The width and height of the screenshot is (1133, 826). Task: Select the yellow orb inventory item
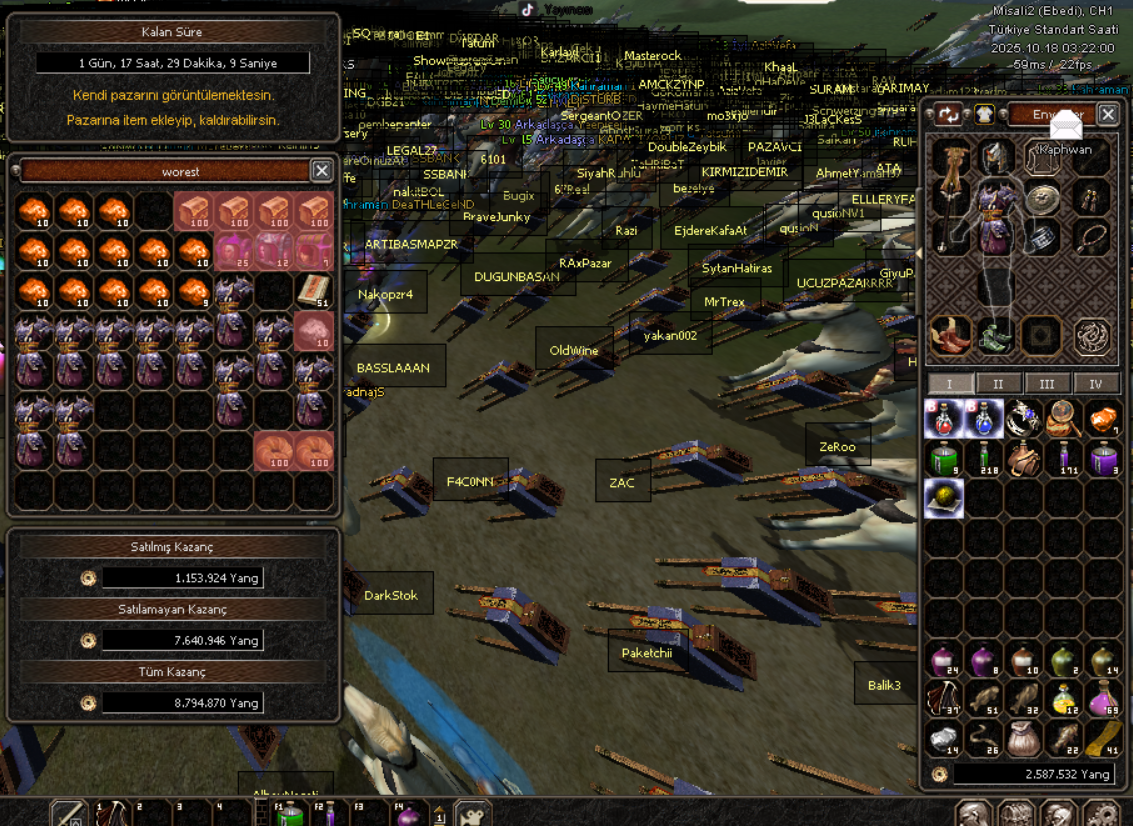[944, 499]
